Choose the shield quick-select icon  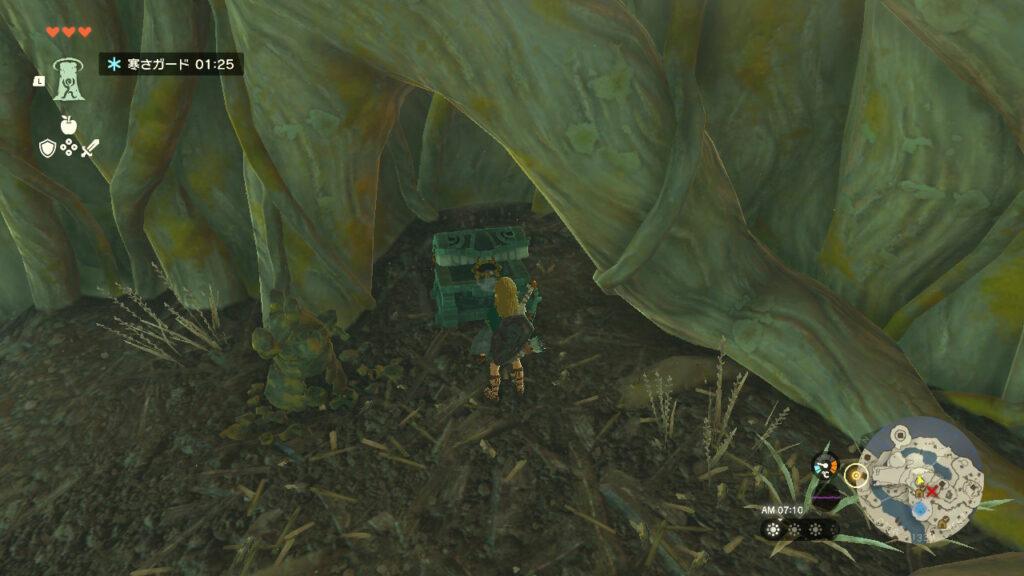pos(47,148)
